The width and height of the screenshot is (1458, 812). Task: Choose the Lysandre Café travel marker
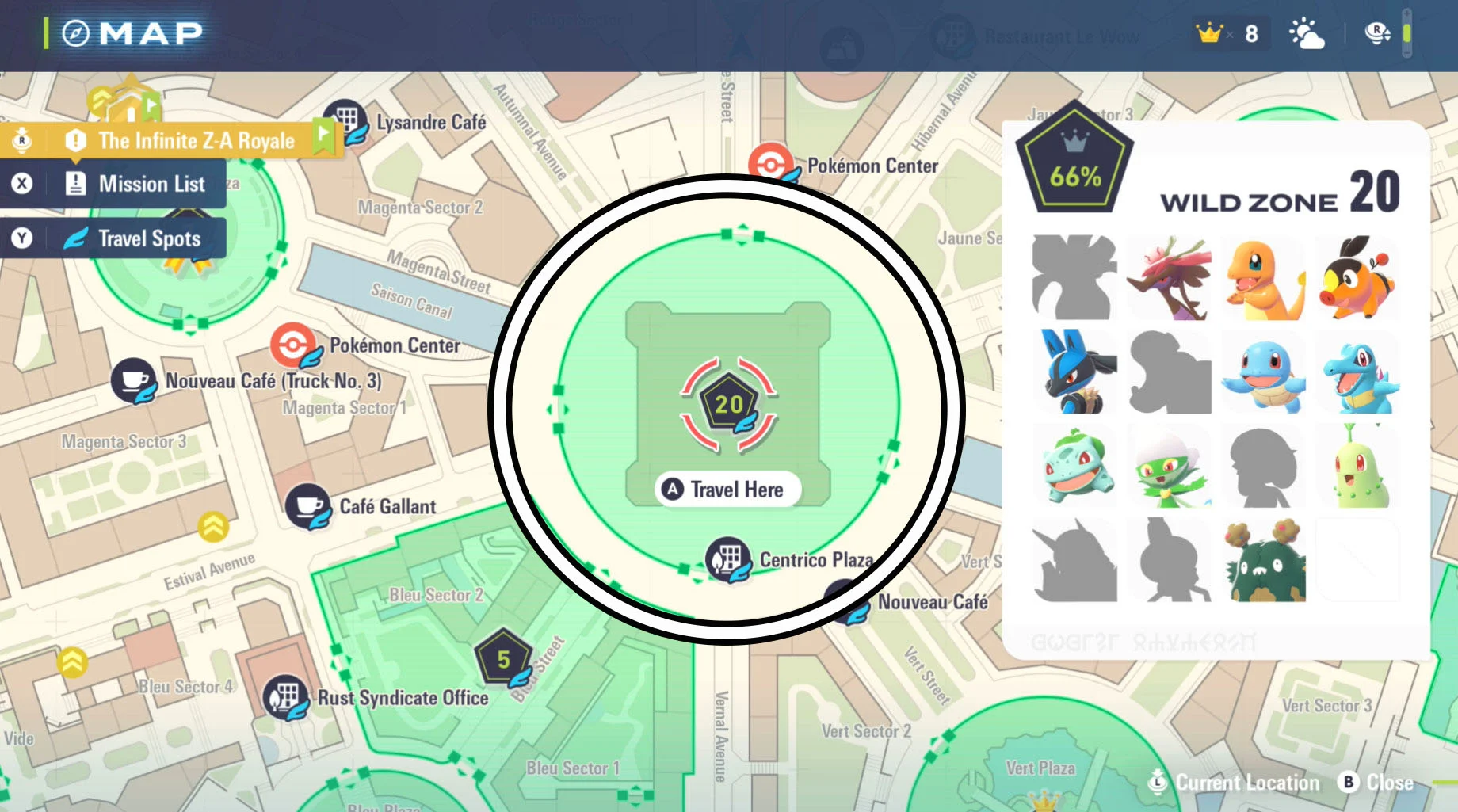(345, 120)
